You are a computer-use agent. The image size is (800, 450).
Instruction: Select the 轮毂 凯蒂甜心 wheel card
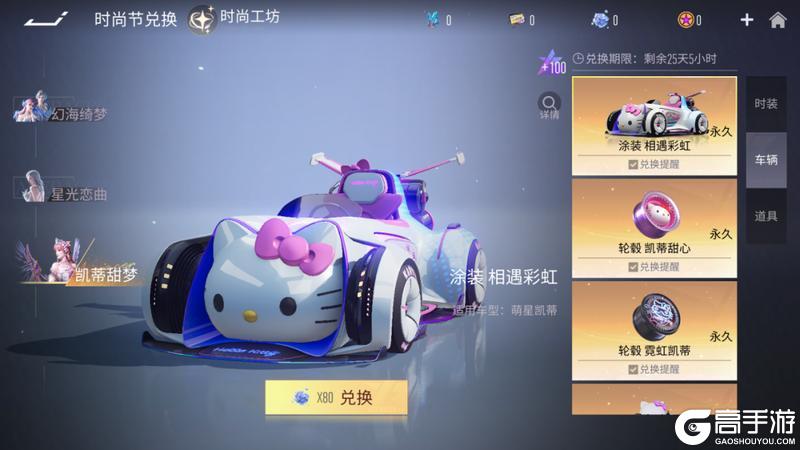coord(654,220)
